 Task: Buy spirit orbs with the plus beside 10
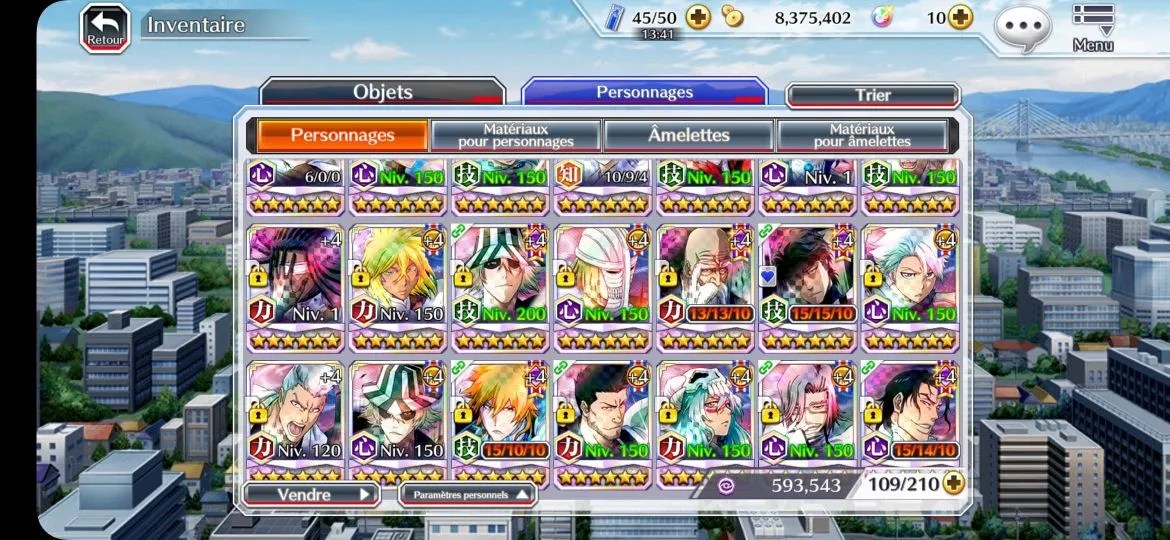tap(960, 17)
